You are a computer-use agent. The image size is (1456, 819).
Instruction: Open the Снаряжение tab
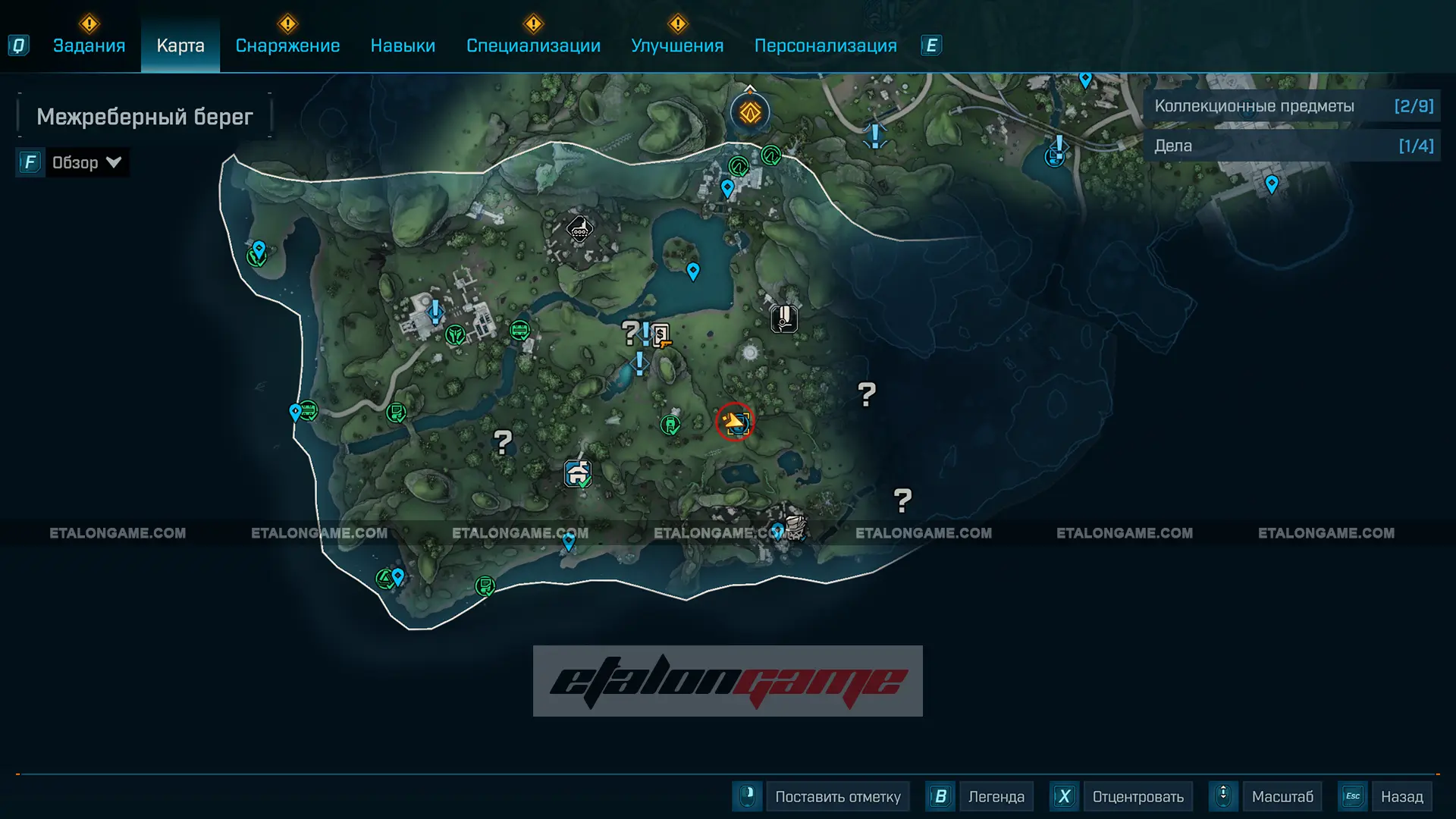click(x=287, y=45)
